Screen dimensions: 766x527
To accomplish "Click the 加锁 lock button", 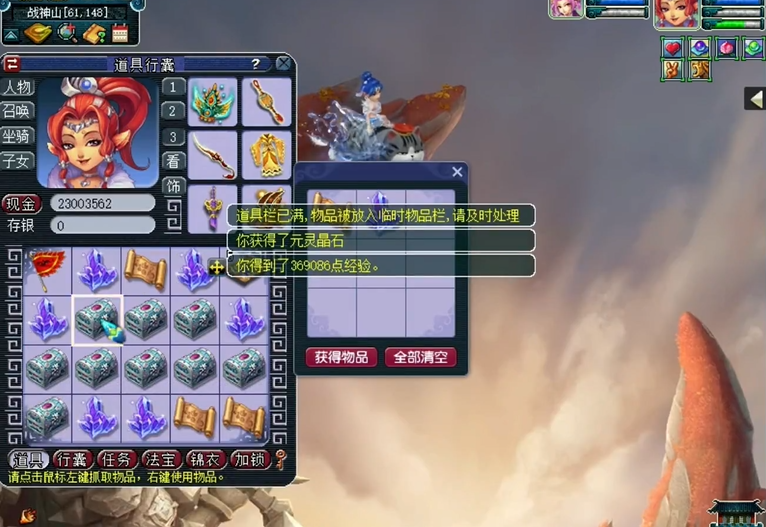I will tap(249, 460).
